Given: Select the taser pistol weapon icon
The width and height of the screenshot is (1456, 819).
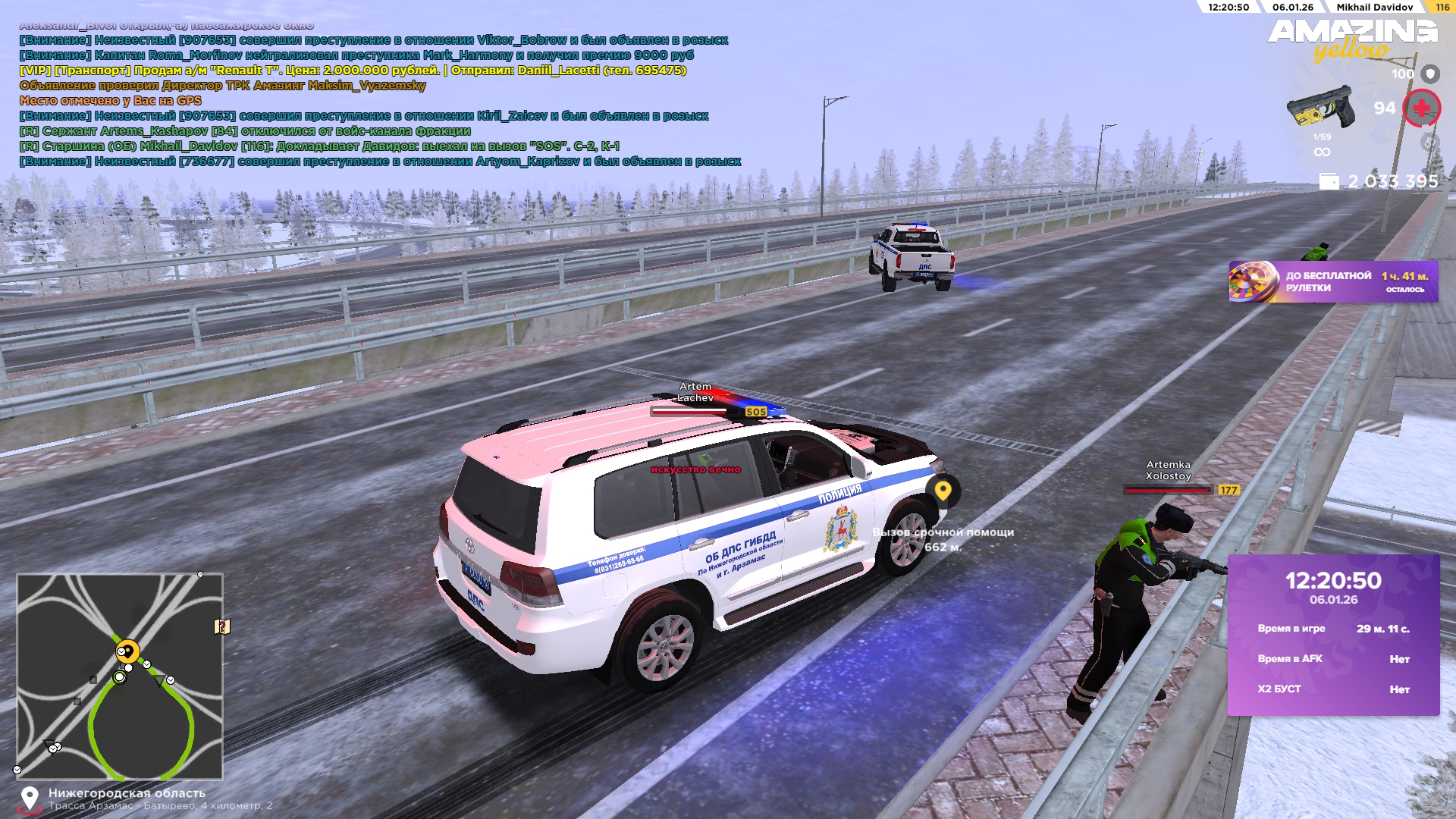Looking at the screenshot, I should pos(1320,108).
